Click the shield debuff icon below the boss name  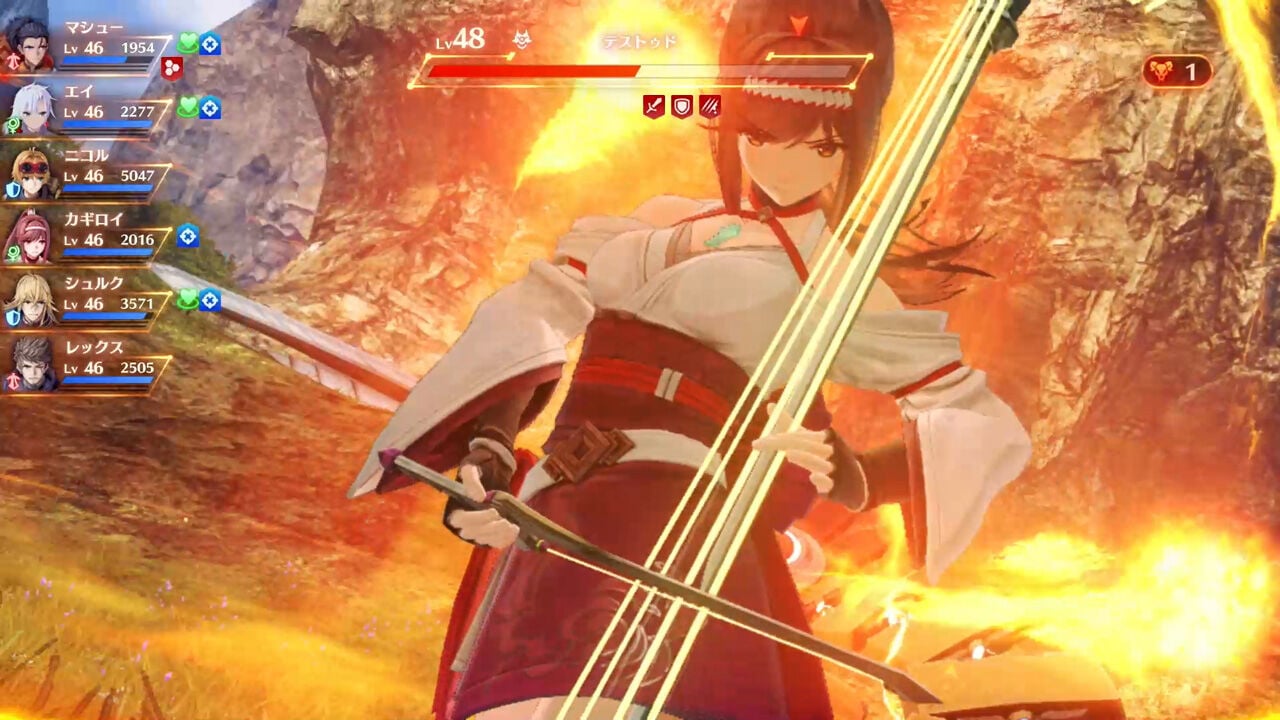(x=683, y=105)
